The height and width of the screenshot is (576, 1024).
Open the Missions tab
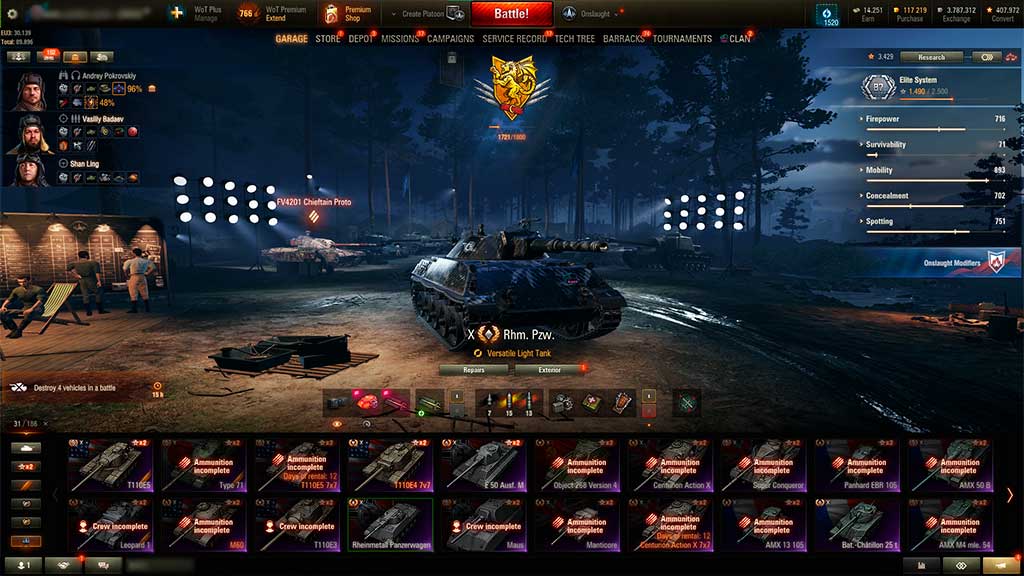[400, 39]
